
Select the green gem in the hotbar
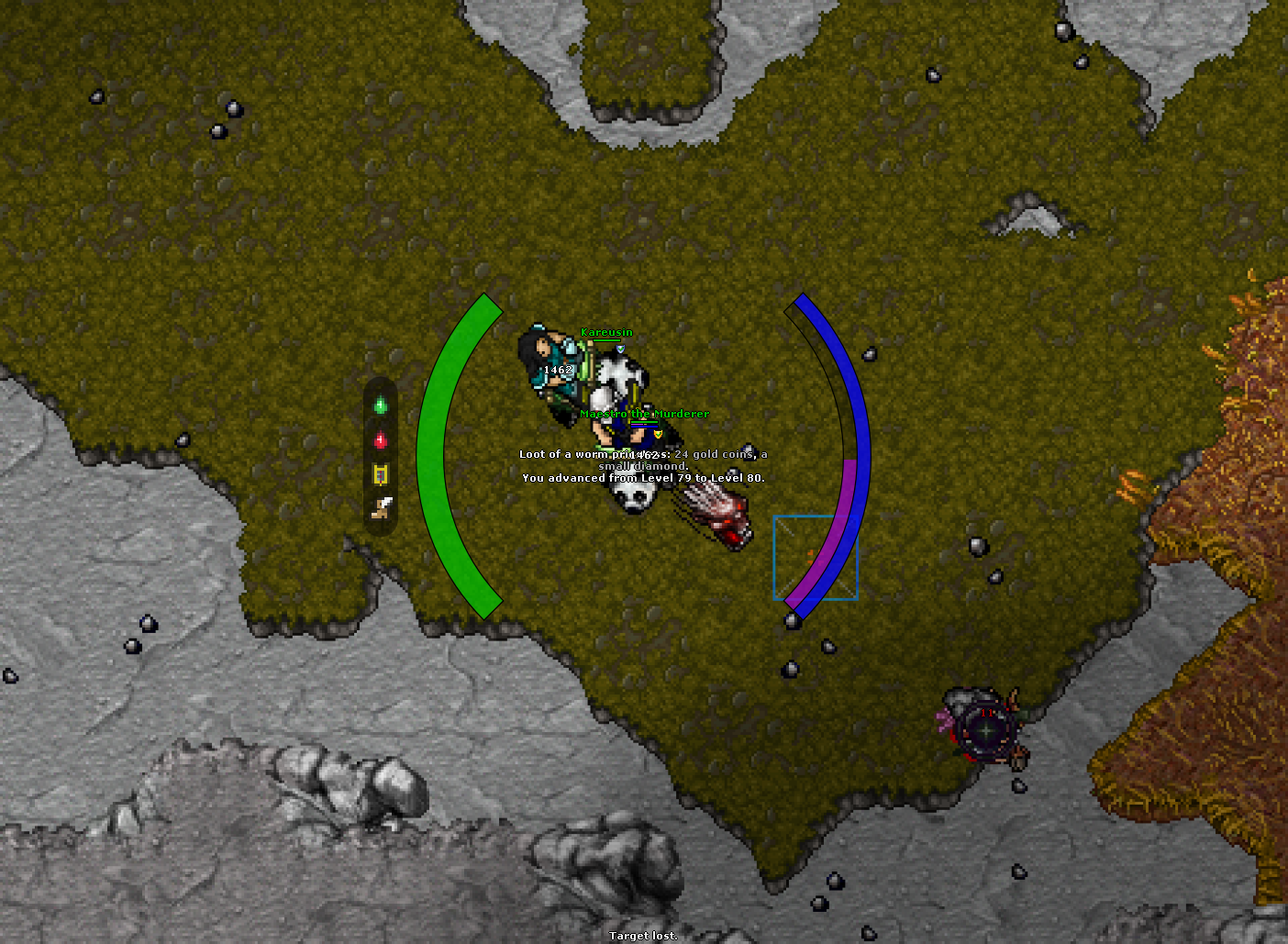381,404
